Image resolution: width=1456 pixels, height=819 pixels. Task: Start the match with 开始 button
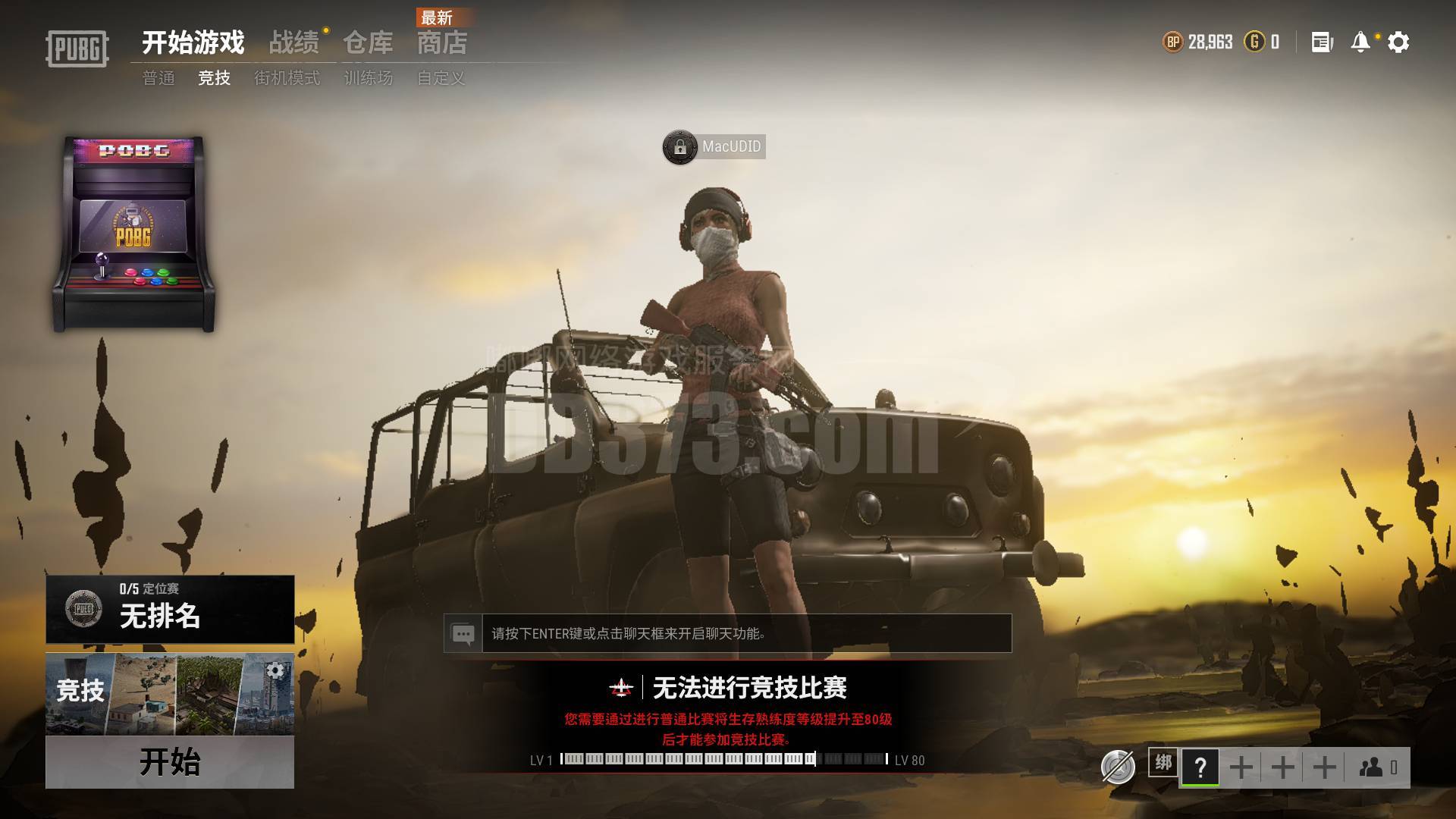coord(170,761)
